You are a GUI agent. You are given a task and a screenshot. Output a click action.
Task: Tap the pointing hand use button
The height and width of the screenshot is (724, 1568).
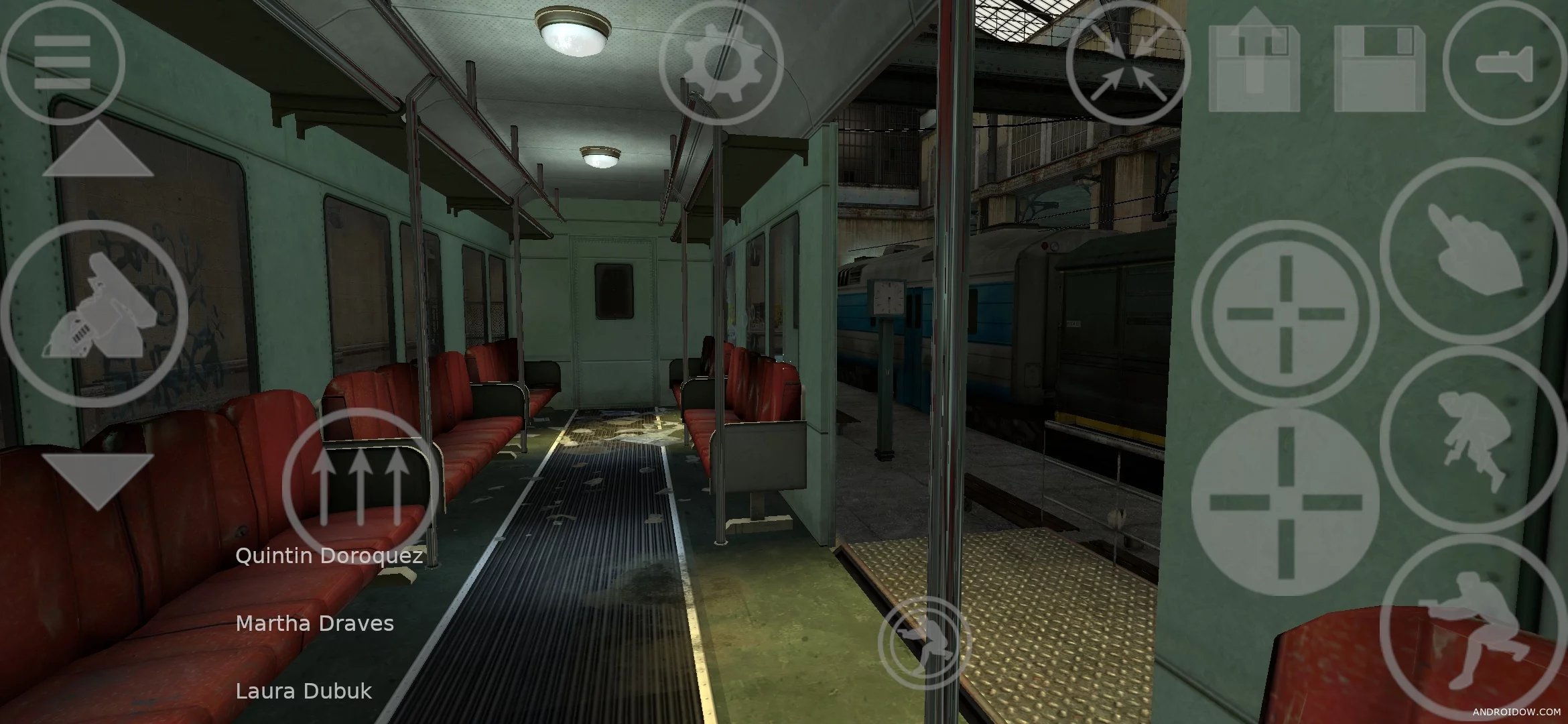pyautogui.click(x=1473, y=250)
